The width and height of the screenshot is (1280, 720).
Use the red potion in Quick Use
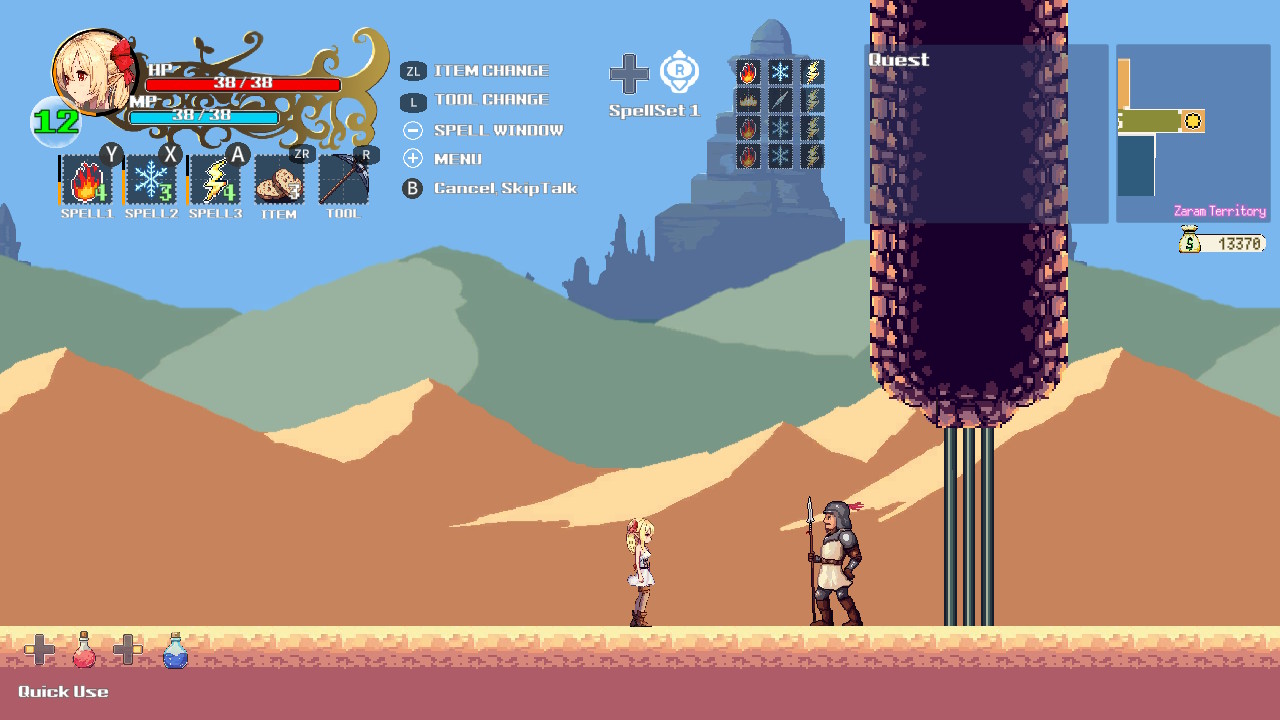[x=84, y=649]
